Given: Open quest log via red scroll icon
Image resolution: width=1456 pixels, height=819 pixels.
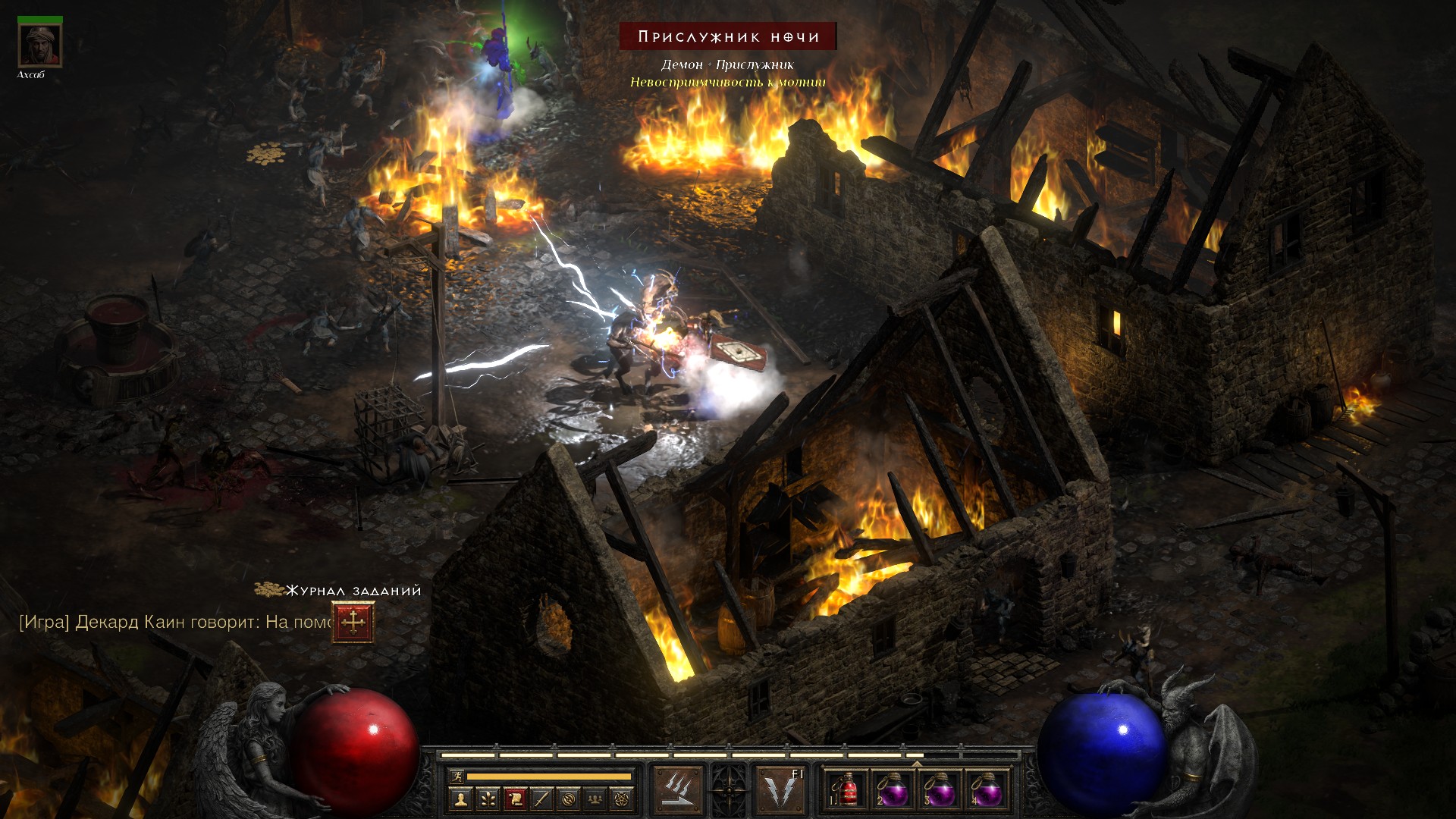Looking at the screenshot, I should (x=515, y=799).
